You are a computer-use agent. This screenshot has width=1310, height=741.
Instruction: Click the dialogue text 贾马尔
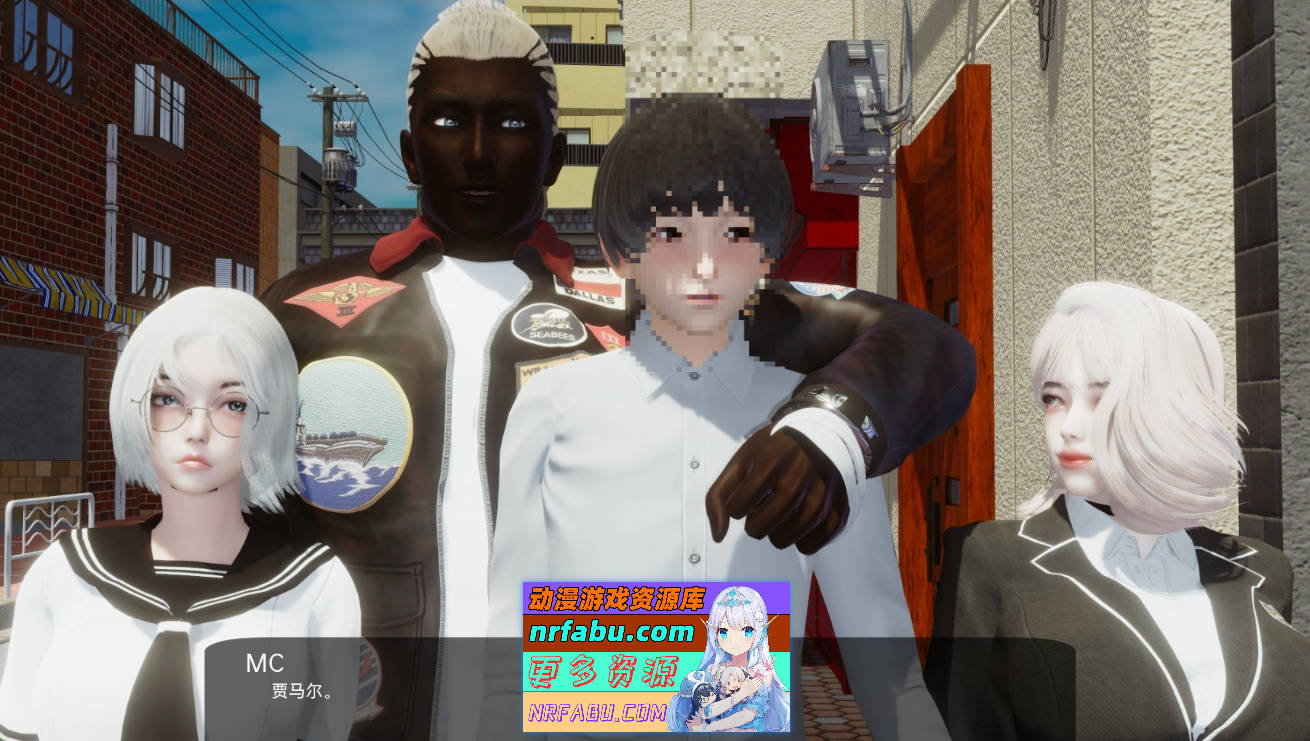300,692
